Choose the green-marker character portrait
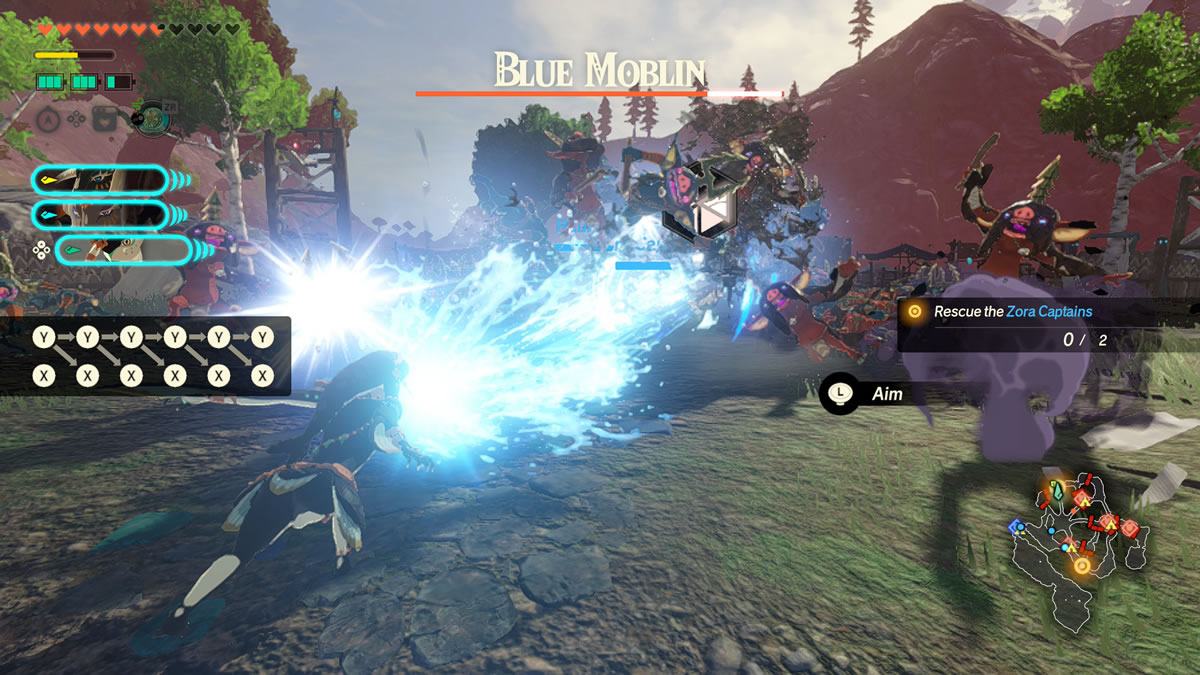This screenshot has width=1200, height=675. [122, 249]
